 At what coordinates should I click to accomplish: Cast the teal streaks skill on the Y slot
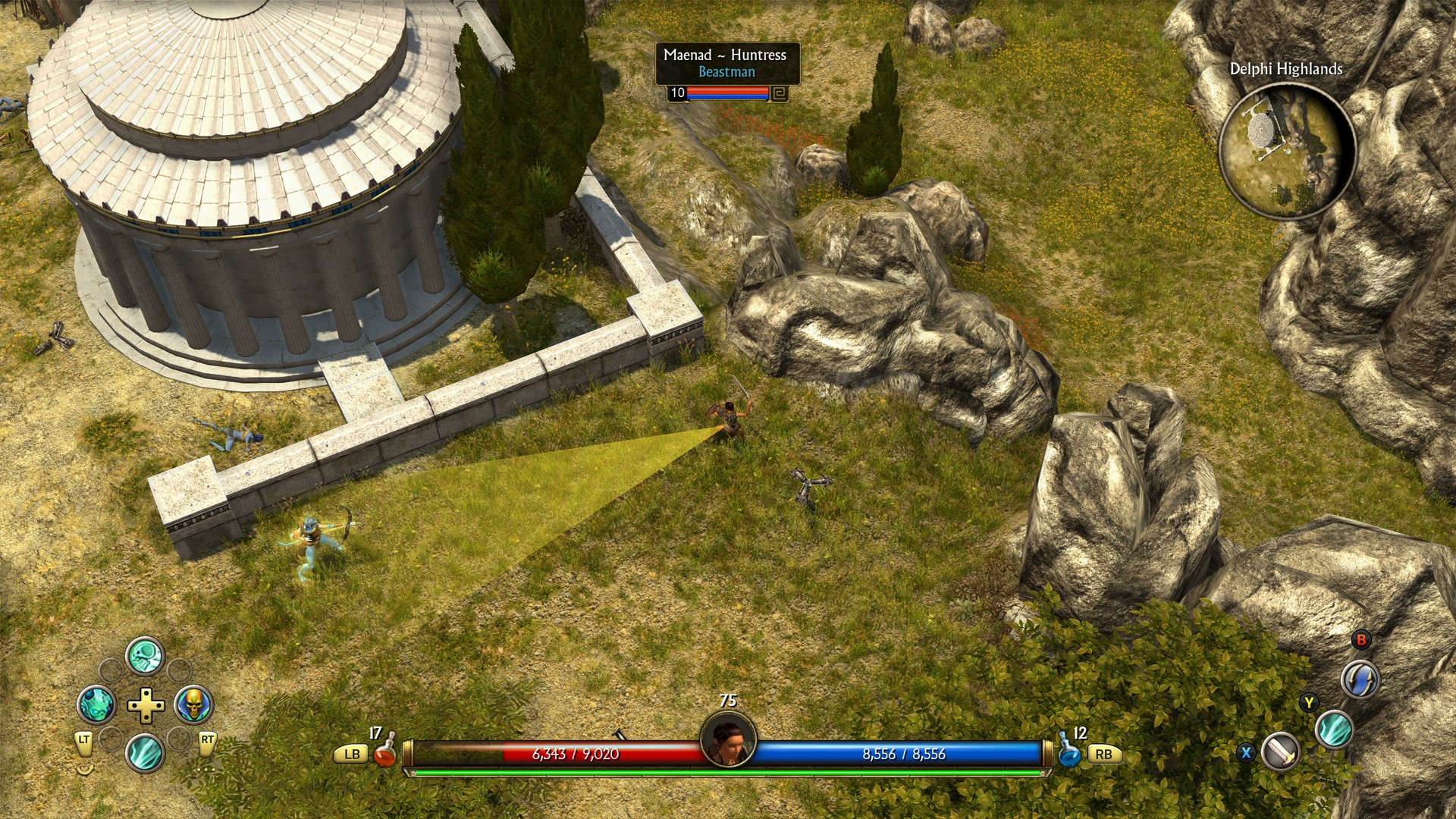coord(1334,730)
